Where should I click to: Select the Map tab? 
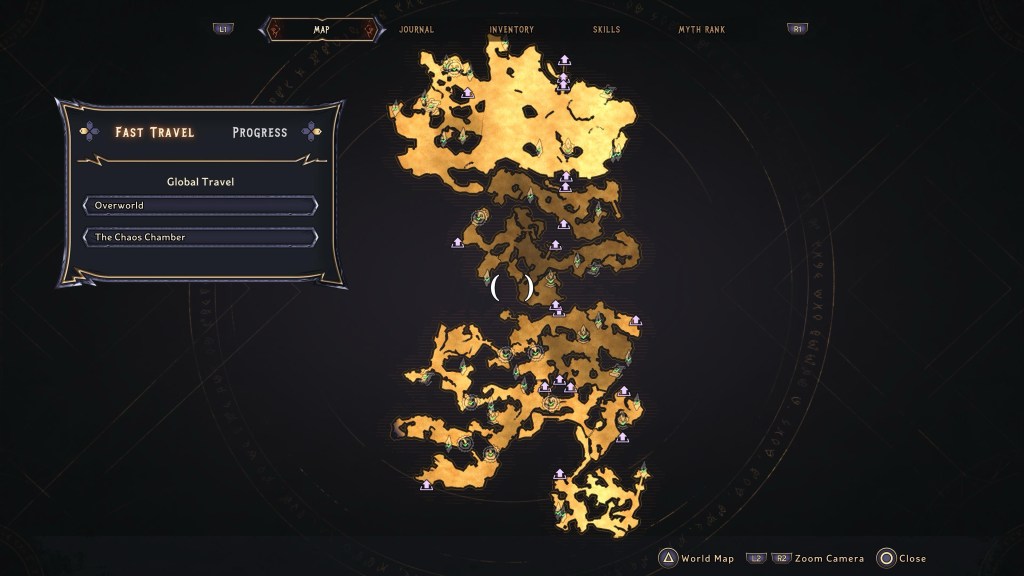pos(322,30)
